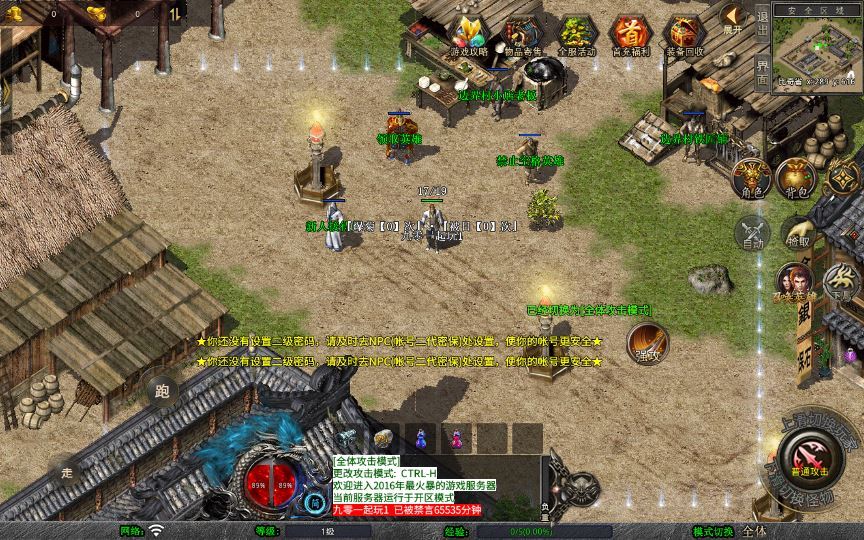Open the 全服活动 server events icon

click(x=575, y=36)
